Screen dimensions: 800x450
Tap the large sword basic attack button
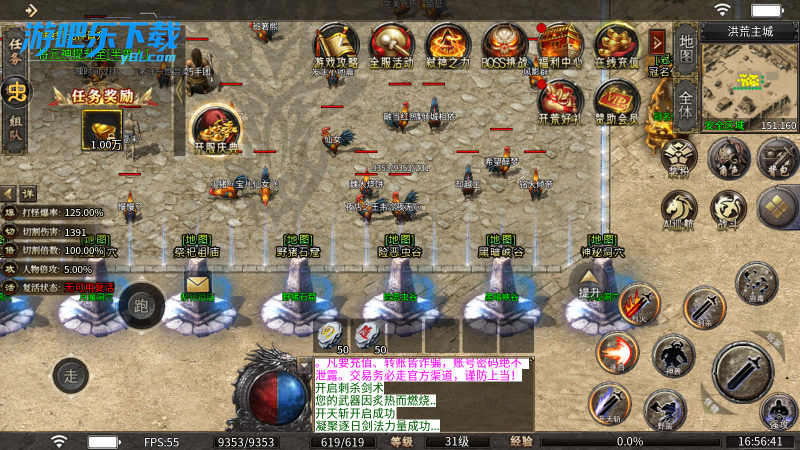pos(743,373)
